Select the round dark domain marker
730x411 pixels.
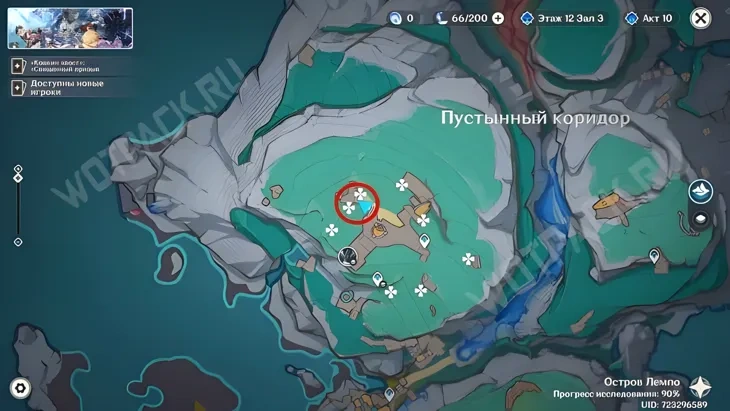[348, 256]
